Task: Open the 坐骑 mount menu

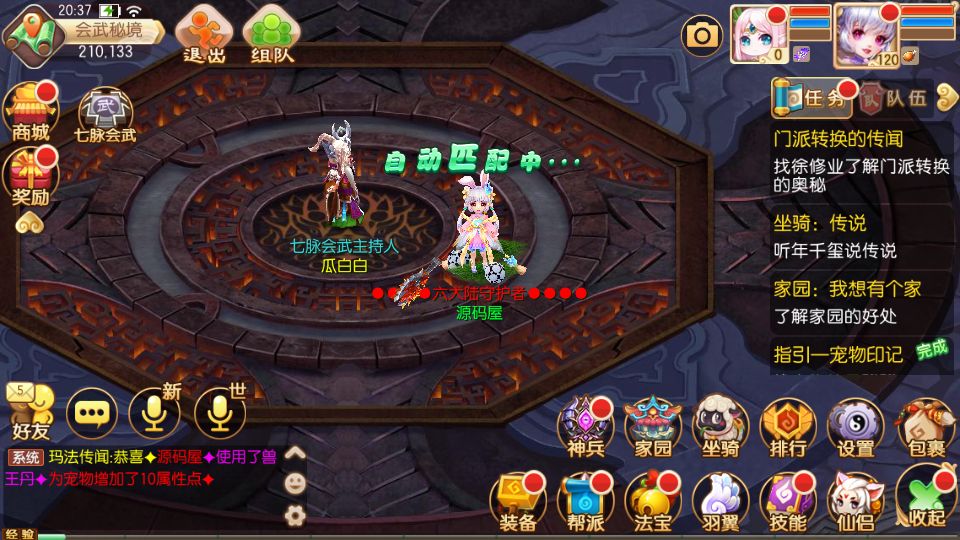Action: pos(721,427)
